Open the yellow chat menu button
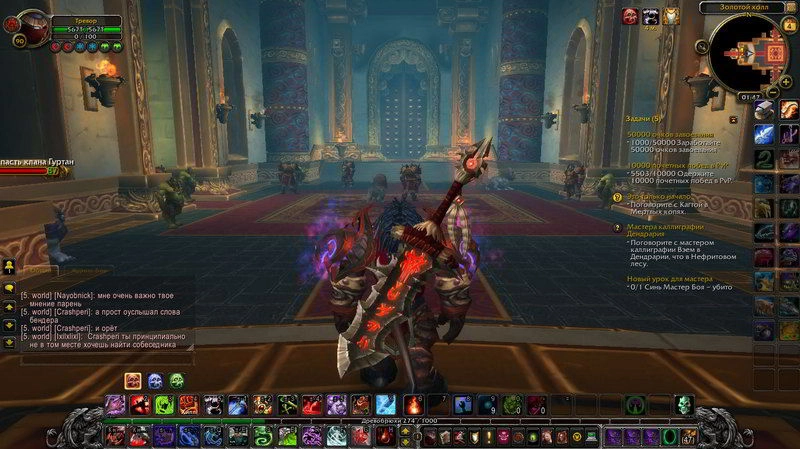The image size is (800, 449). 8,266
